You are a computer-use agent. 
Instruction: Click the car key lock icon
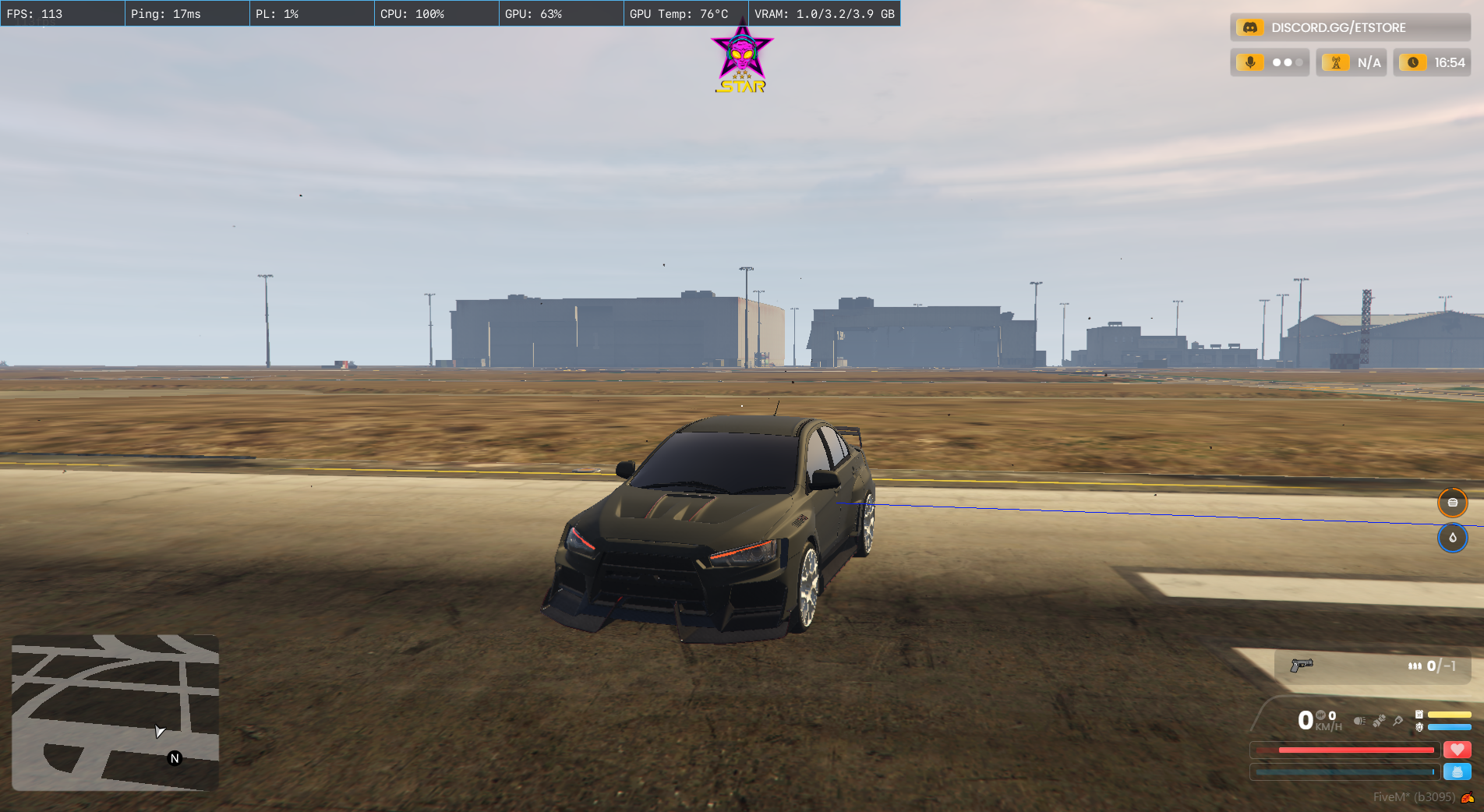point(1398,721)
